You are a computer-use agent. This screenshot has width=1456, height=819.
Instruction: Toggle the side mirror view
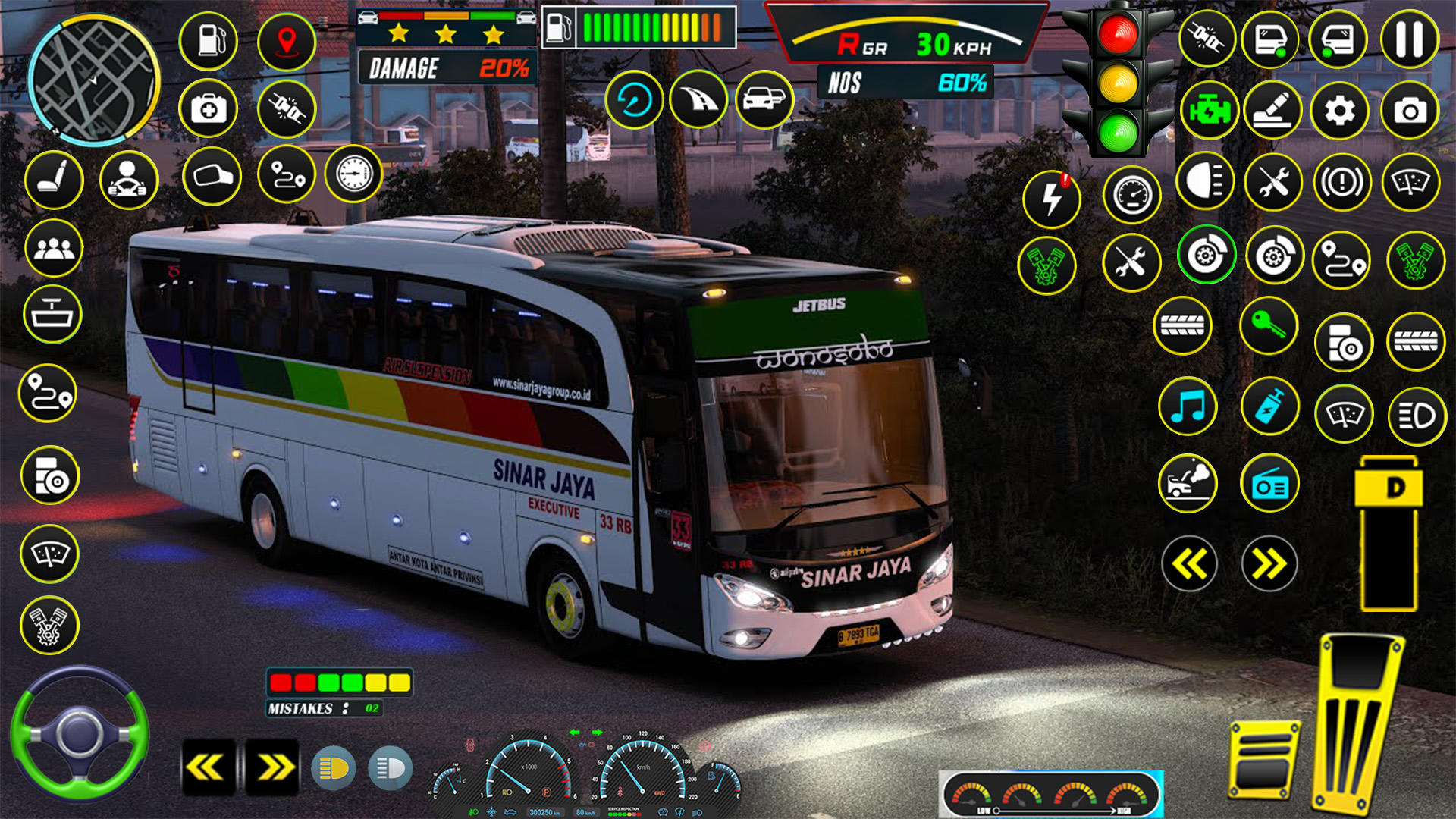coord(212,177)
